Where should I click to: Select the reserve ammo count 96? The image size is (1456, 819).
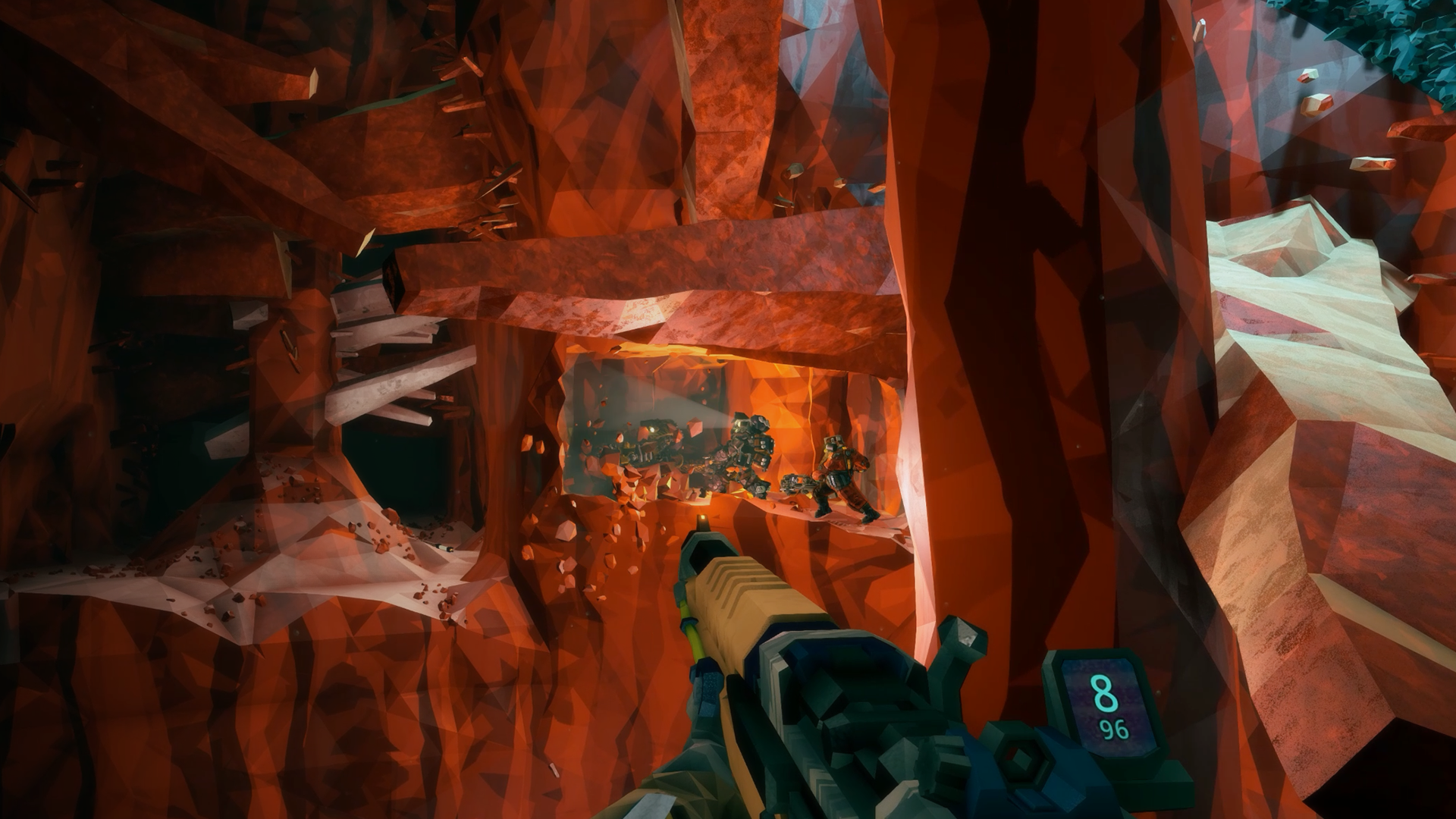[x=1114, y=729]
